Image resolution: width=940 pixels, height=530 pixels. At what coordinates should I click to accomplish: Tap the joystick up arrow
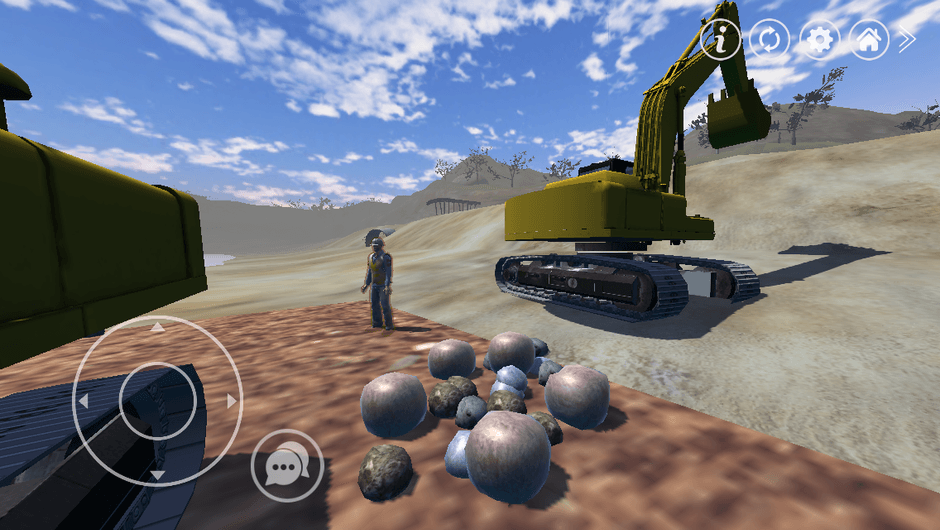coord(157,327)
